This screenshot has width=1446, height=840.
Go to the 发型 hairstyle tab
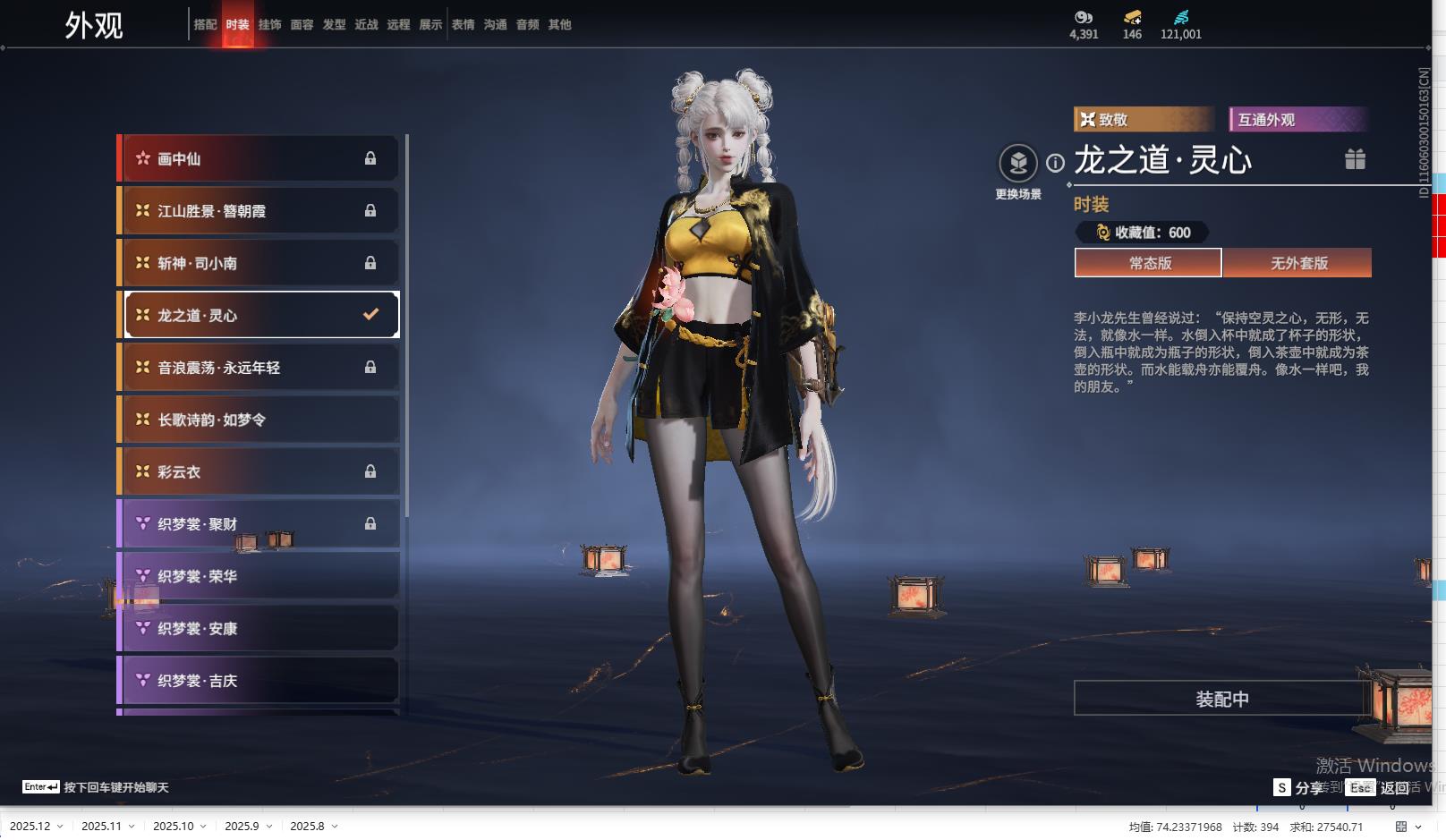[334, 25]
